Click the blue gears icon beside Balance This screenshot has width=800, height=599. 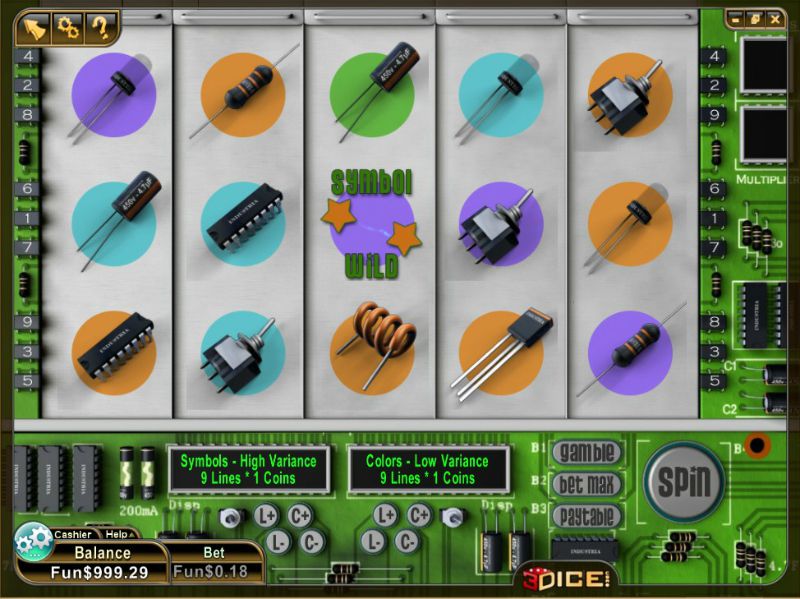(34, 541)
